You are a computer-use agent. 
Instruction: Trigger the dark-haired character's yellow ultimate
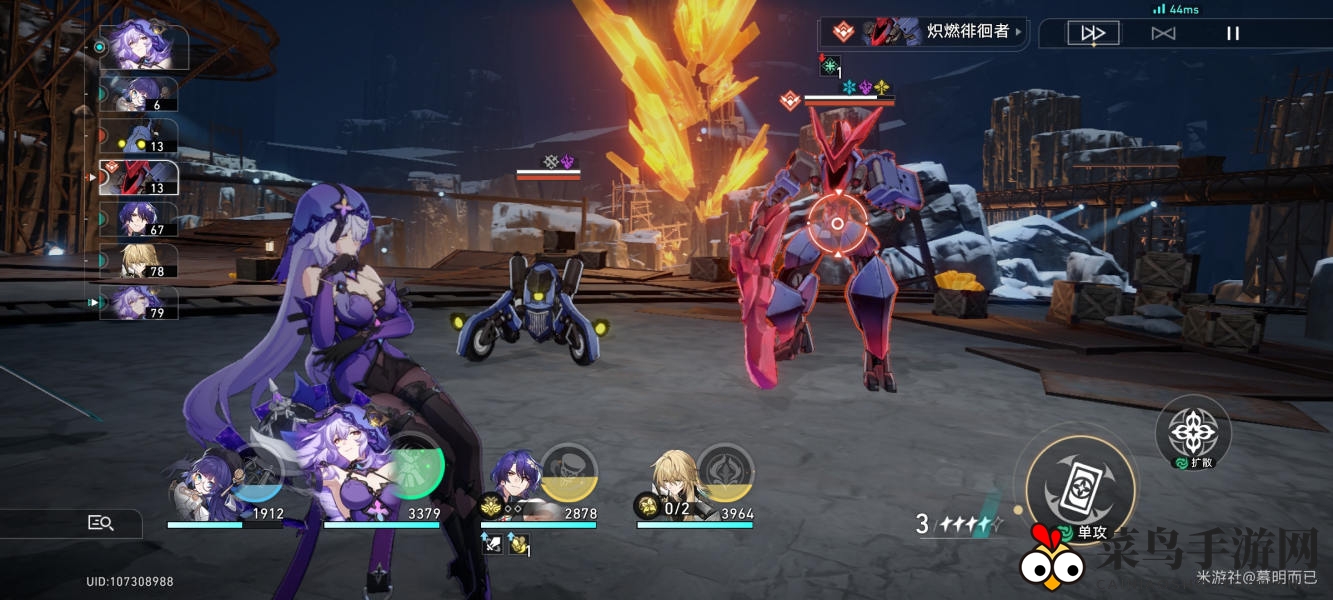(568, 472)
